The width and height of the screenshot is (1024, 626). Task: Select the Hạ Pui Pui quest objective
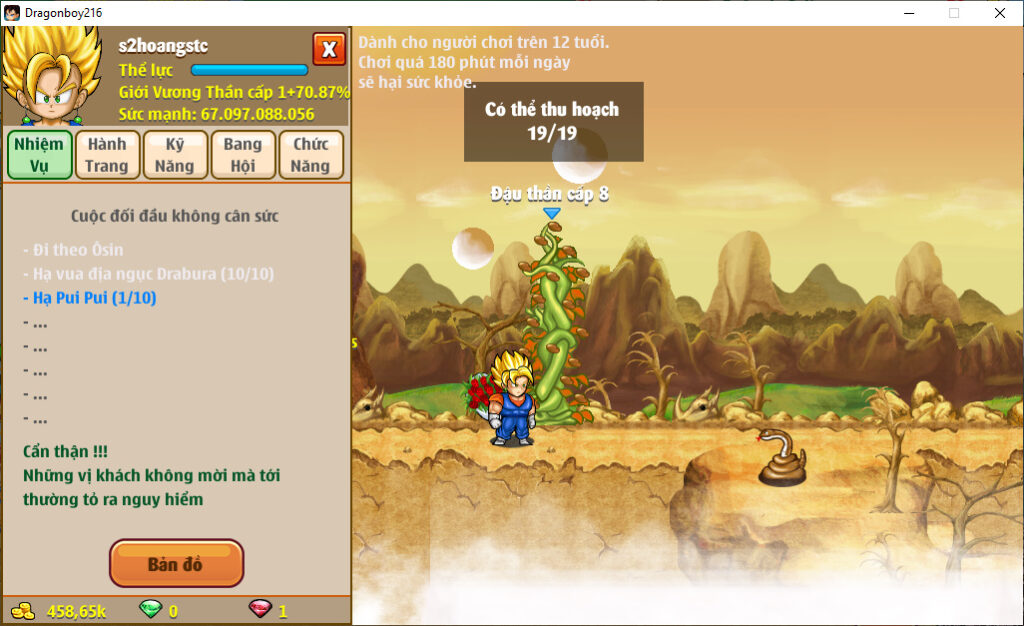pos(89,298)
